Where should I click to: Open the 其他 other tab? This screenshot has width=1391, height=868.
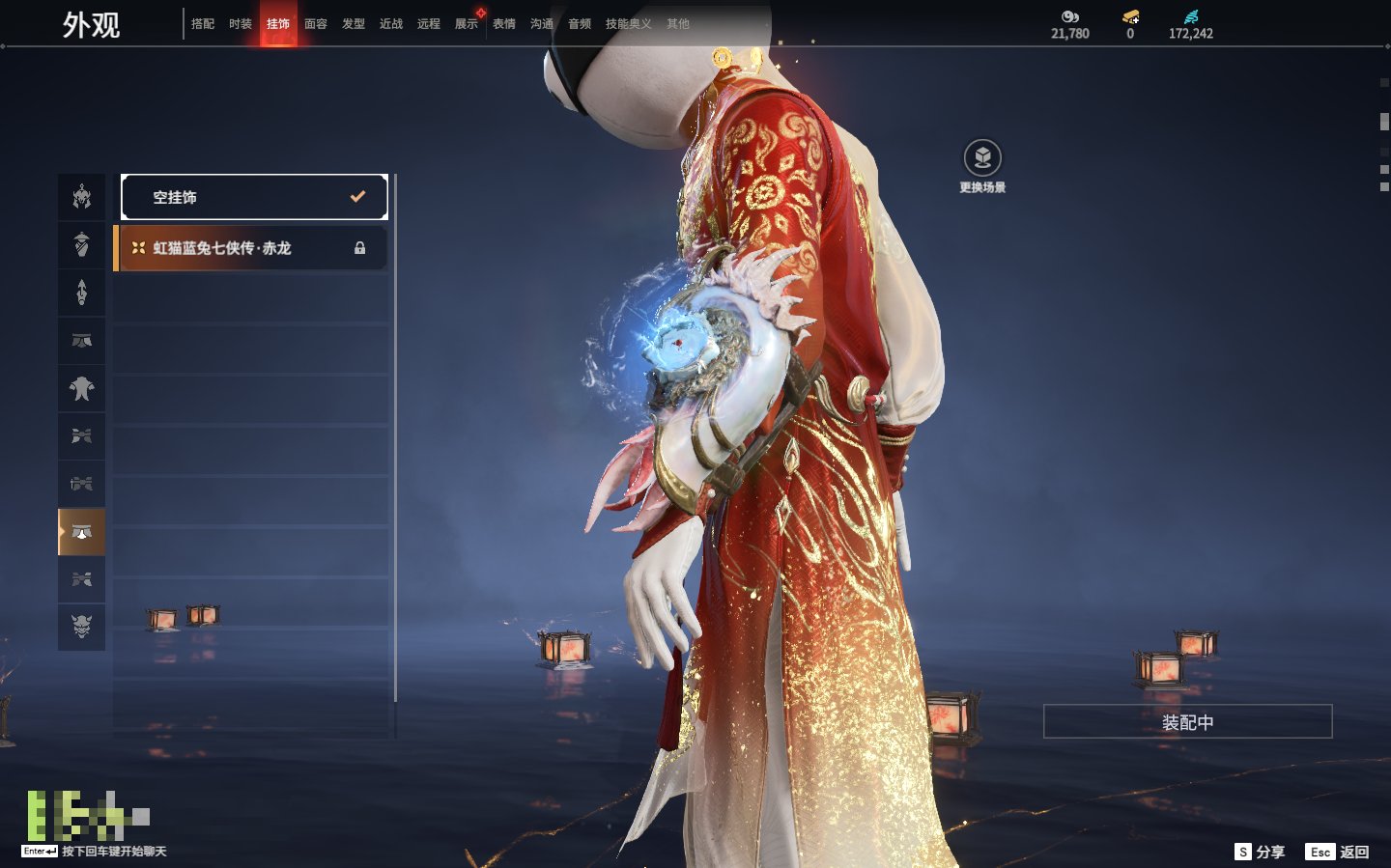(x=678, y=24)
